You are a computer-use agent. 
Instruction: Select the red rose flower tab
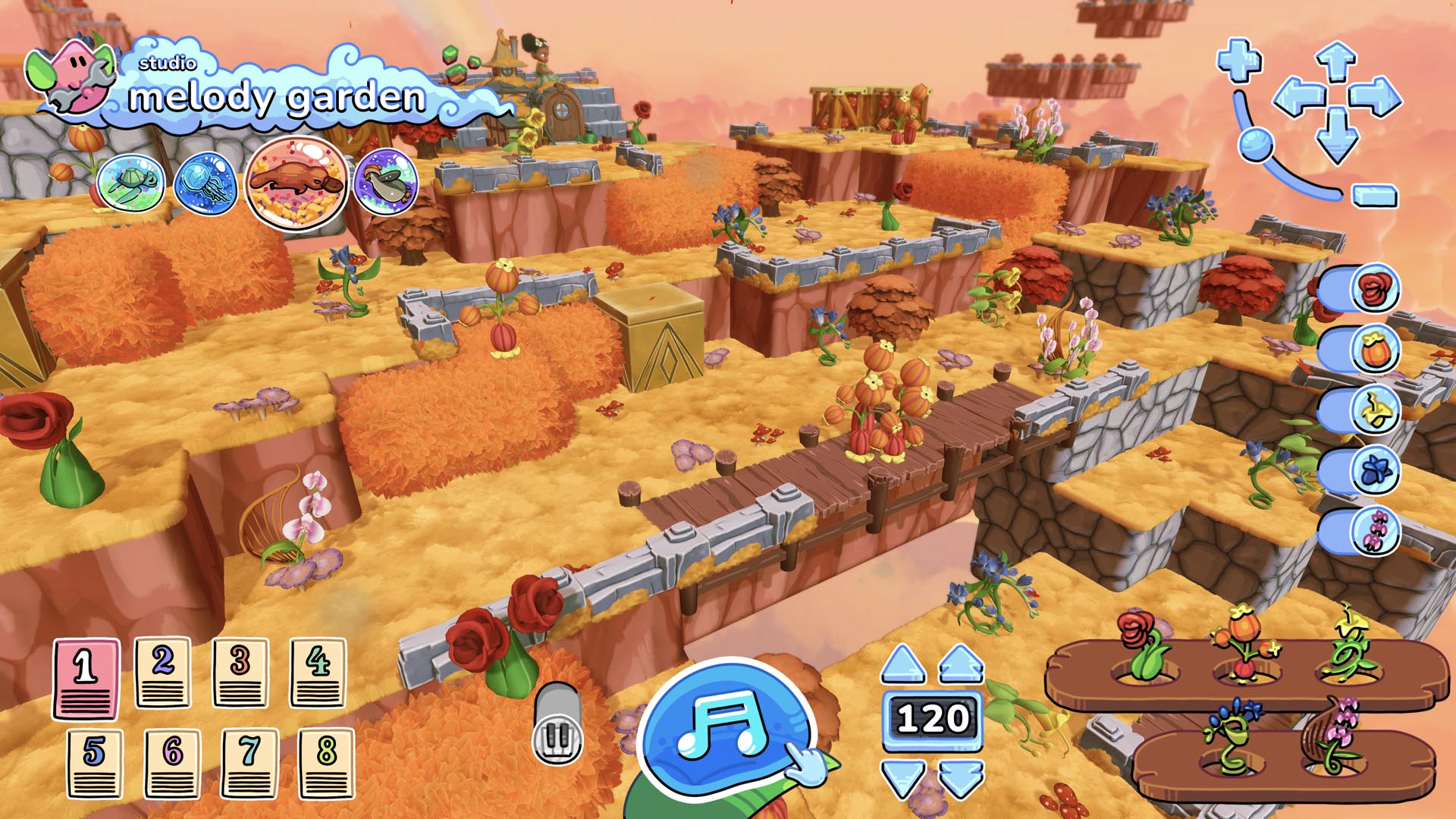(1374, 288)
